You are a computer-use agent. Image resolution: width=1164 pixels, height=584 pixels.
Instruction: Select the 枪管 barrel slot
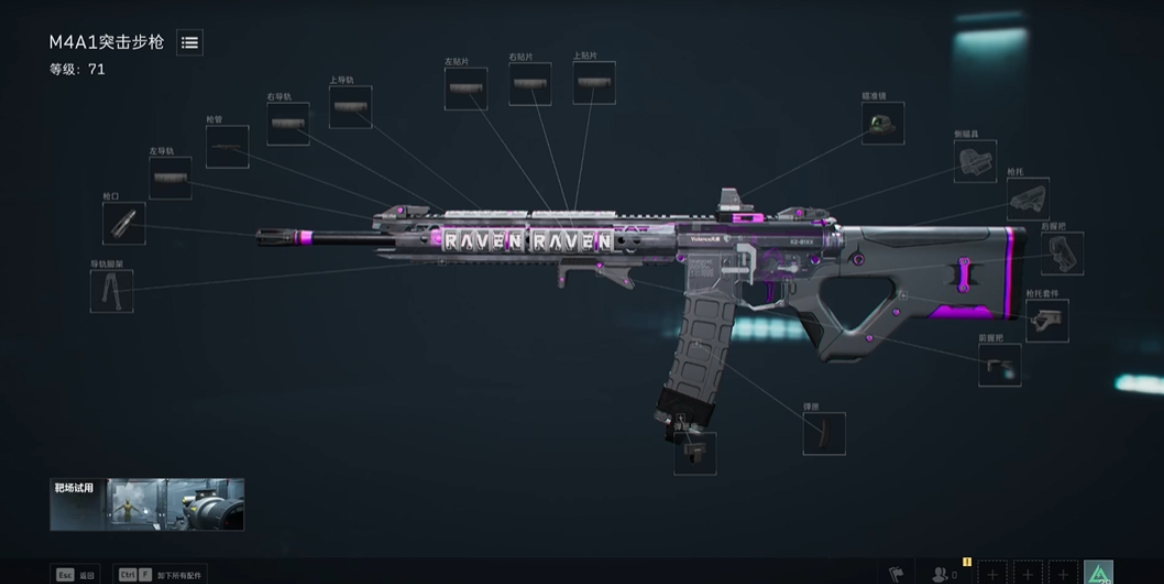click(227, 147)
